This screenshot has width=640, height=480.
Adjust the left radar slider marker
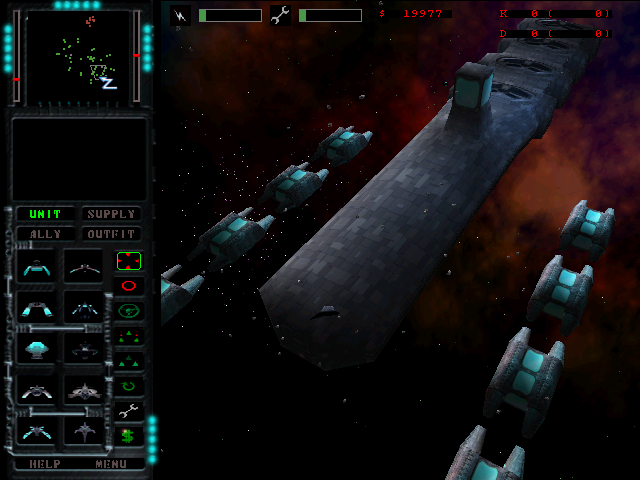(16, 78)
